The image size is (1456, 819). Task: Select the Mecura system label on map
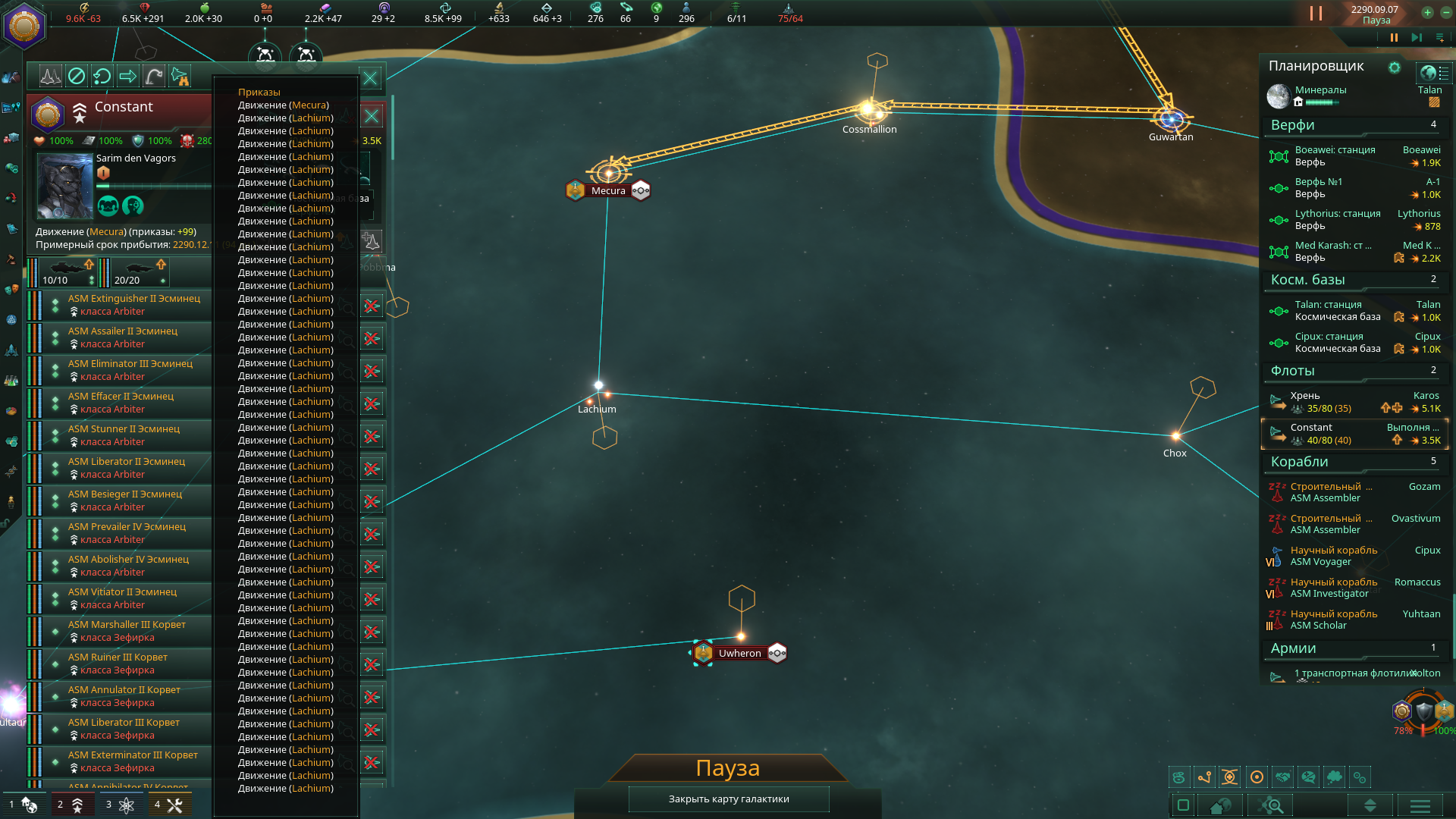pos(608,191)
